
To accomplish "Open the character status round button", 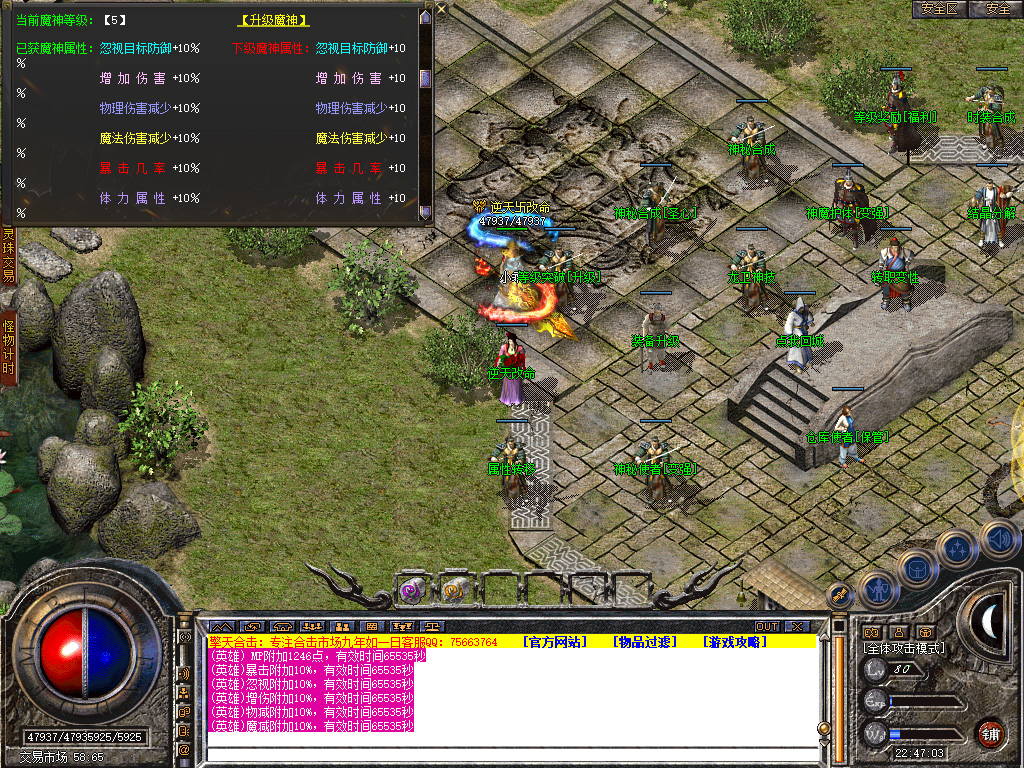I will click(879, 590).
